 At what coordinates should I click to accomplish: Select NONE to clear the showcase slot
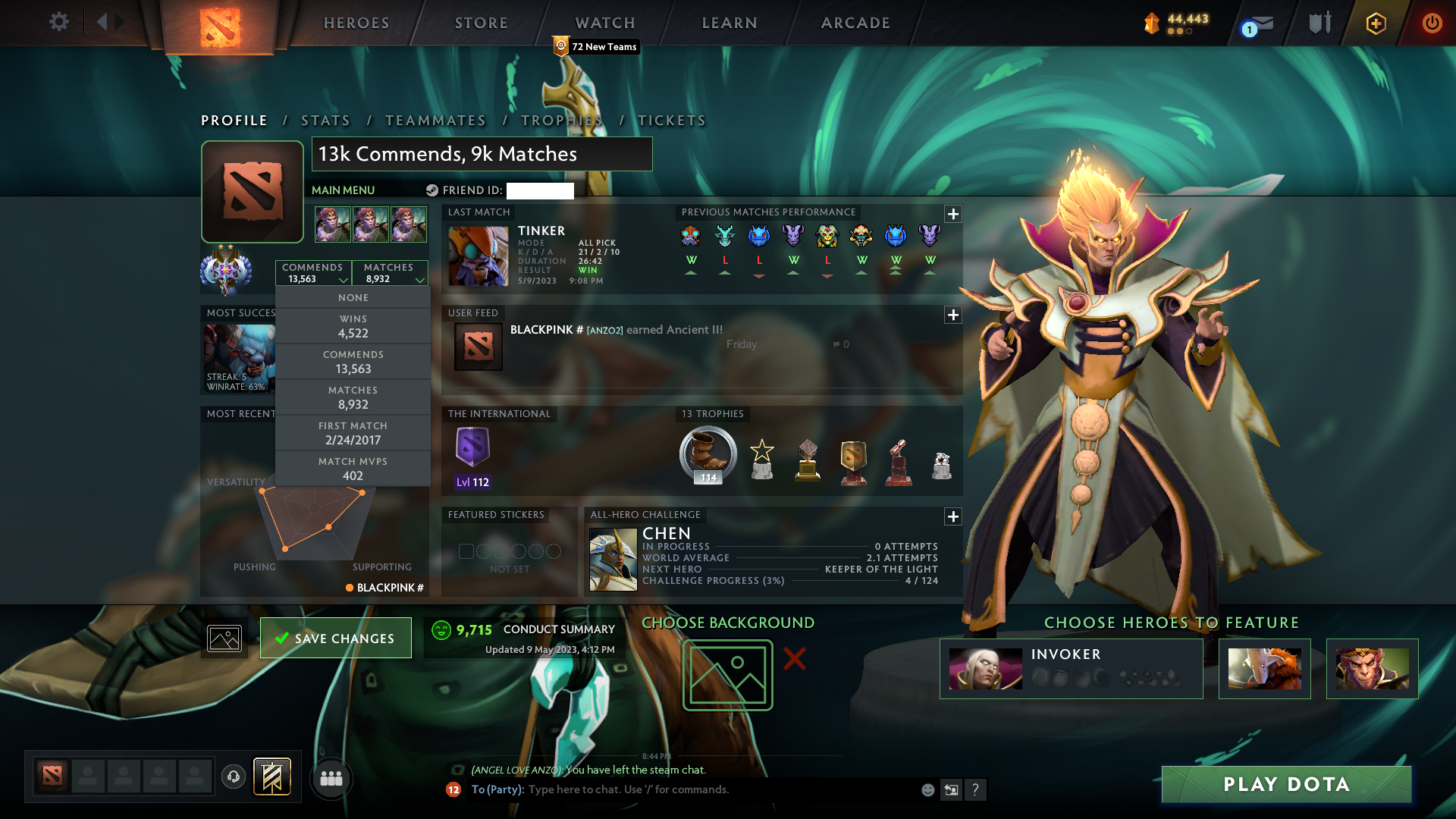click(353, 297)
